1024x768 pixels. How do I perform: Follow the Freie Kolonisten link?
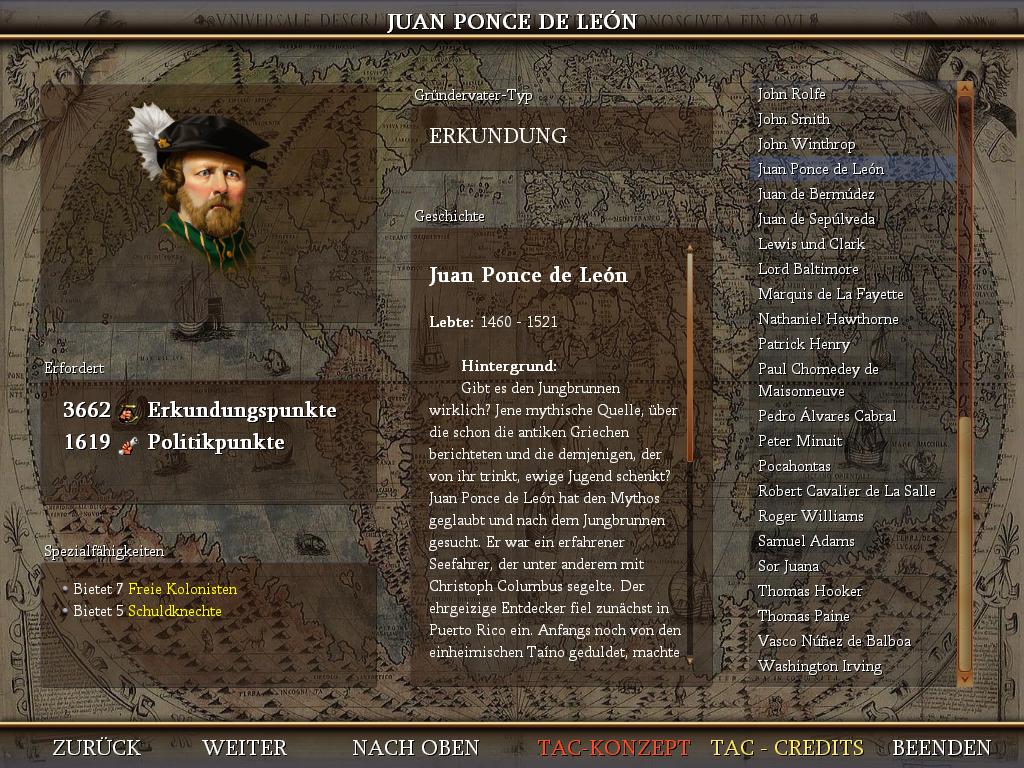pos(183,589)
